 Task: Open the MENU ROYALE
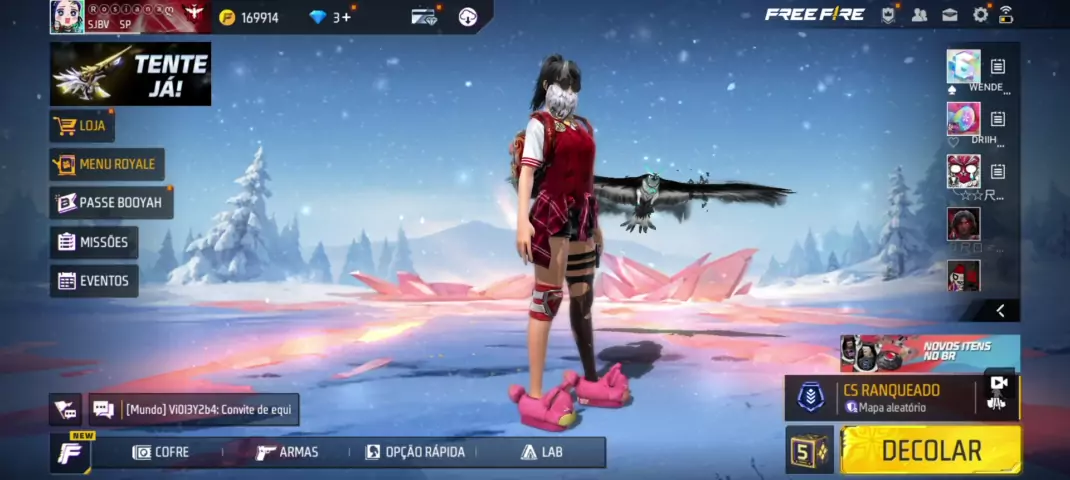coord(107,164)
